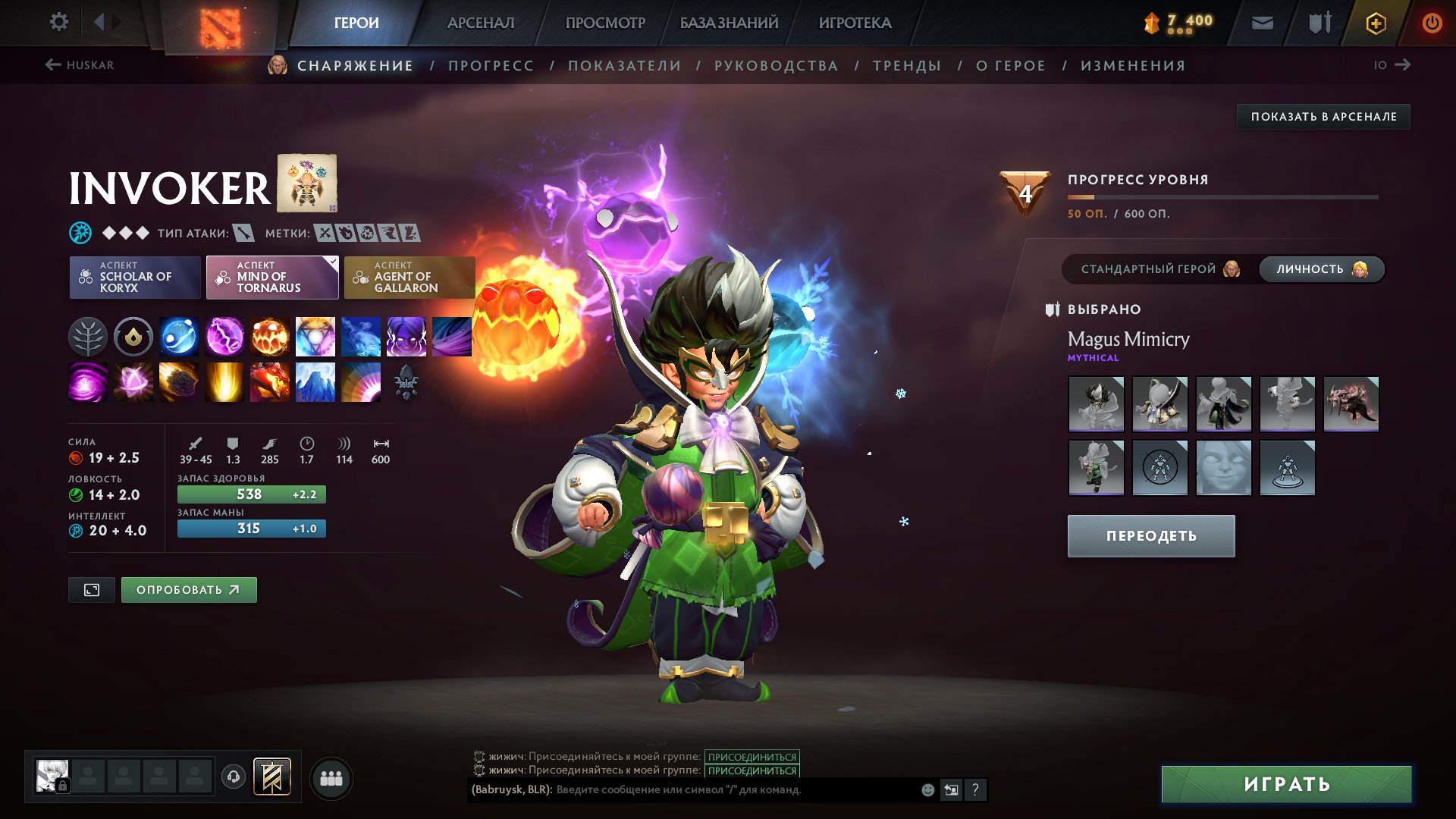Click the Dota Plus hexagon icon
This screenshot has height=819, width=1456.
[x=1375, y=22]
